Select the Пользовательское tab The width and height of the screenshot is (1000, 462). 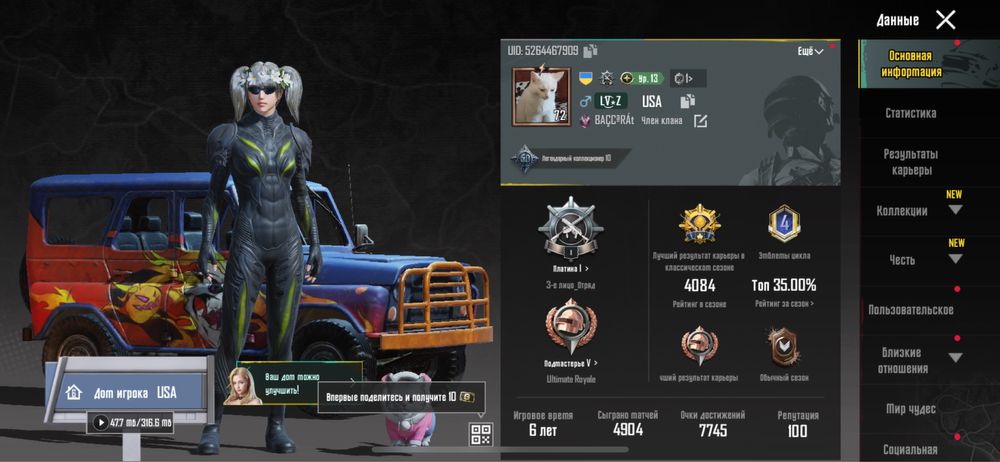(910, 310)
